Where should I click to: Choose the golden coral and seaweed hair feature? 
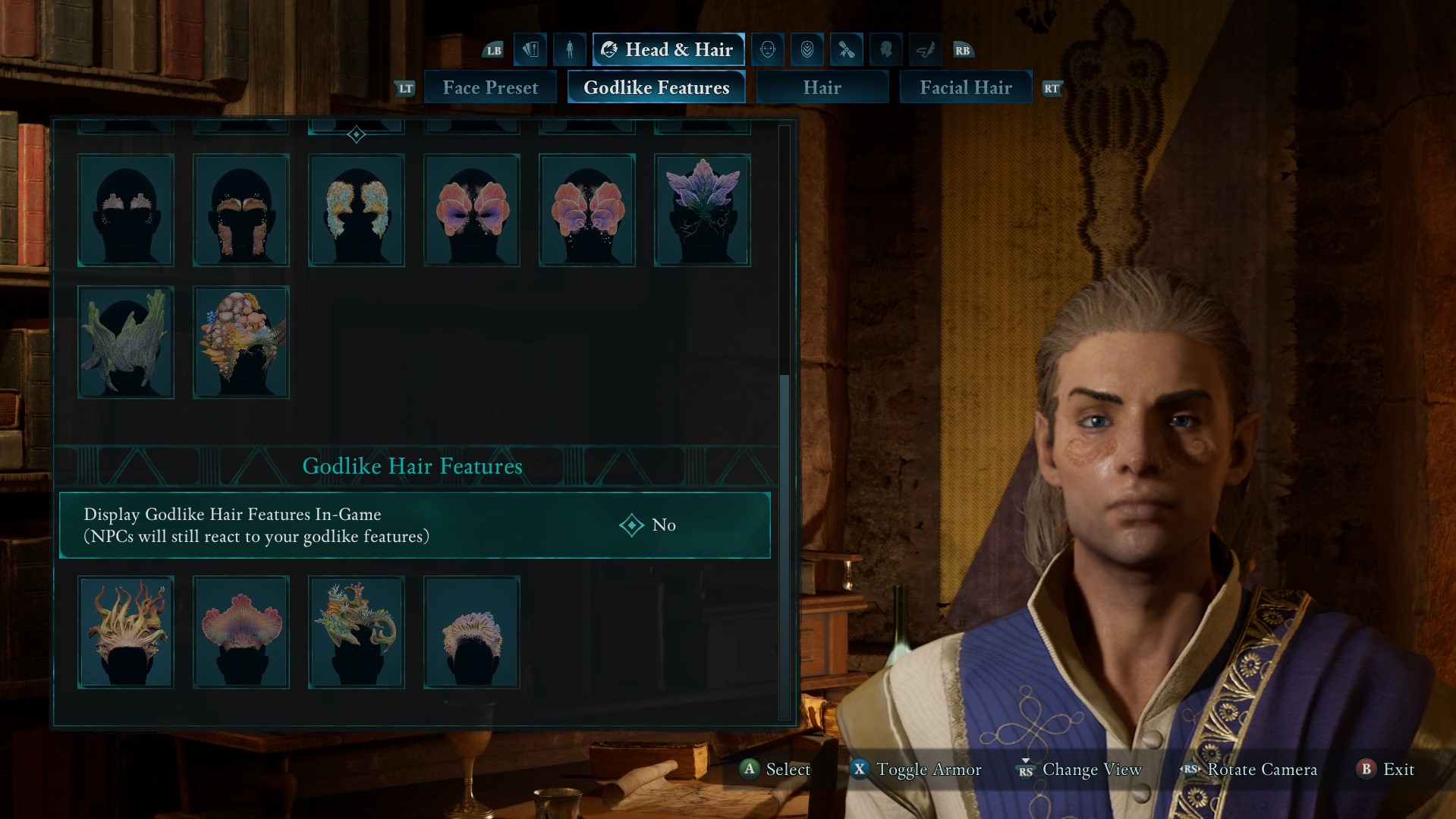coord(357,632)
